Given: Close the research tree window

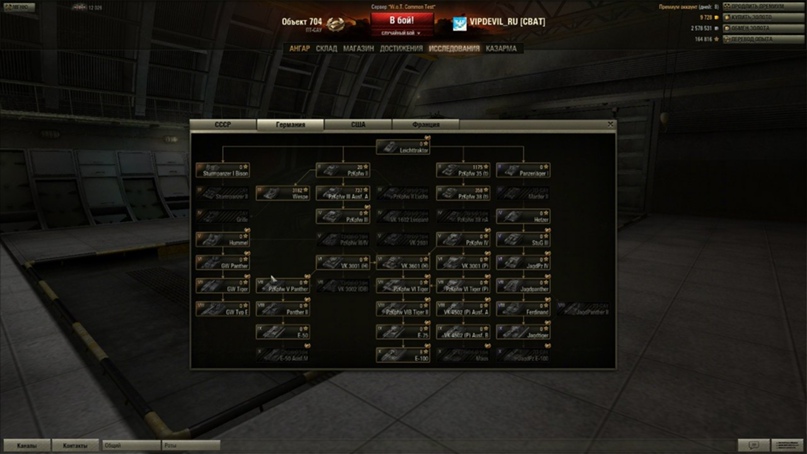Looking at the screenshot, I should [x=610, y=124].
